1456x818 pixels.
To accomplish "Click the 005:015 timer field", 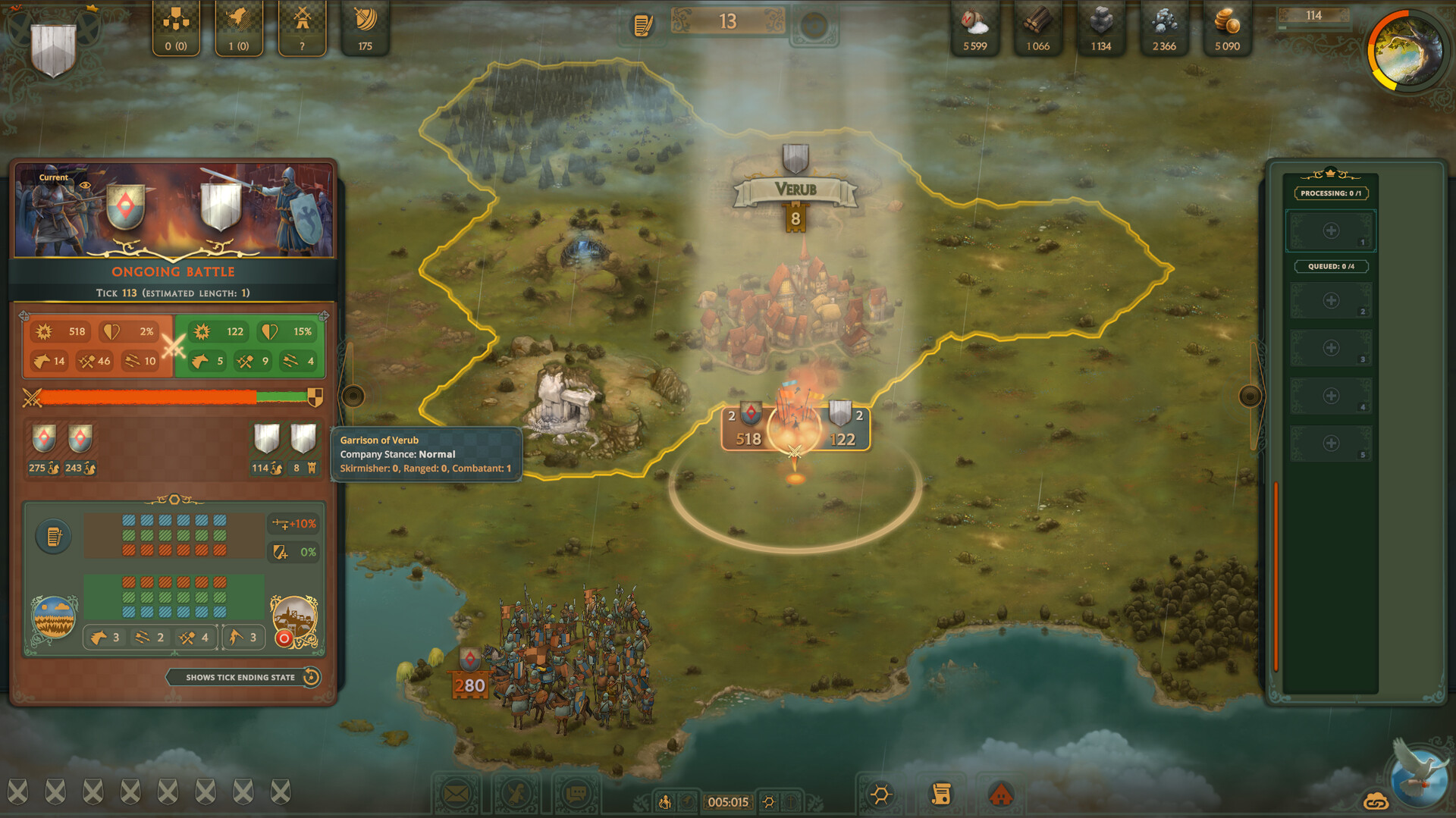I will (x=728, y=801).
